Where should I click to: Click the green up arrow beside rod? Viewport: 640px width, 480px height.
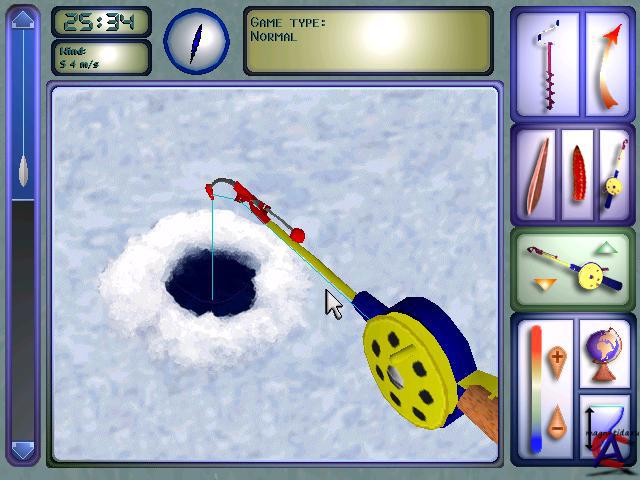pos(605,246)
